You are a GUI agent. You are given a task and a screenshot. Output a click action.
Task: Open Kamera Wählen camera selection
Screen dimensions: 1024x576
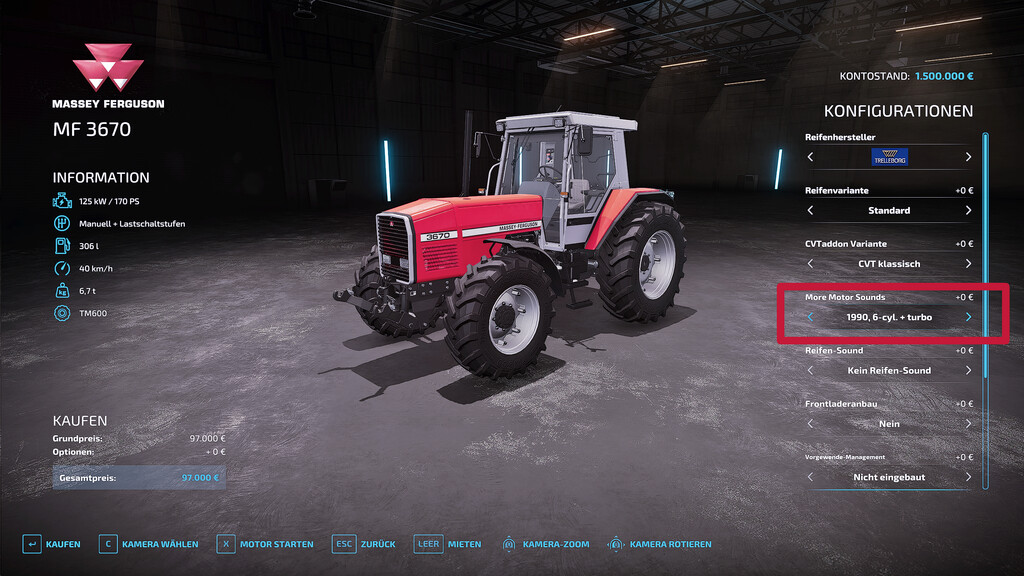[x=148, y=544]
